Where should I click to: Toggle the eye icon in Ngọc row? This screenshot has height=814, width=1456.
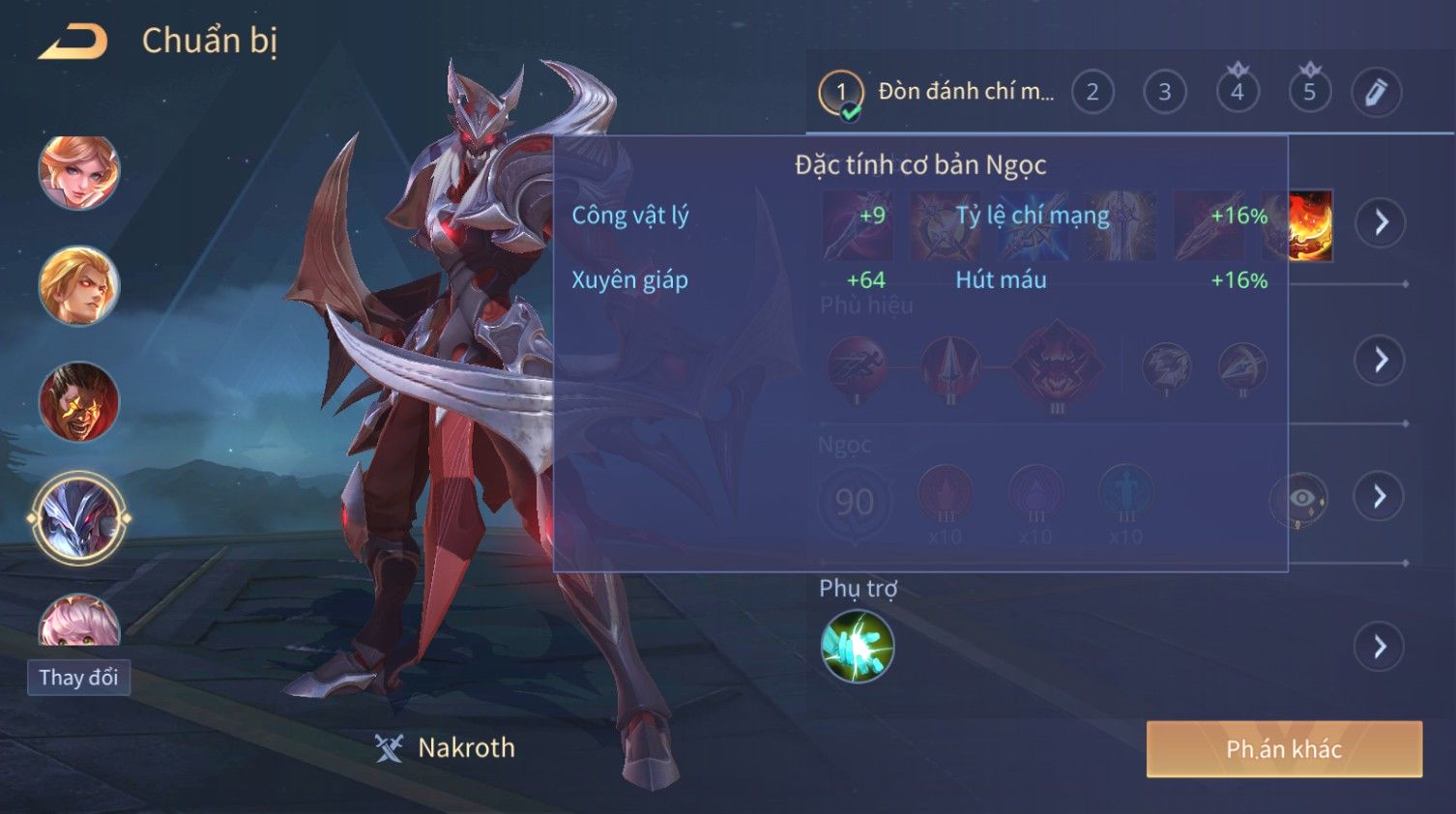[1300, 499]
